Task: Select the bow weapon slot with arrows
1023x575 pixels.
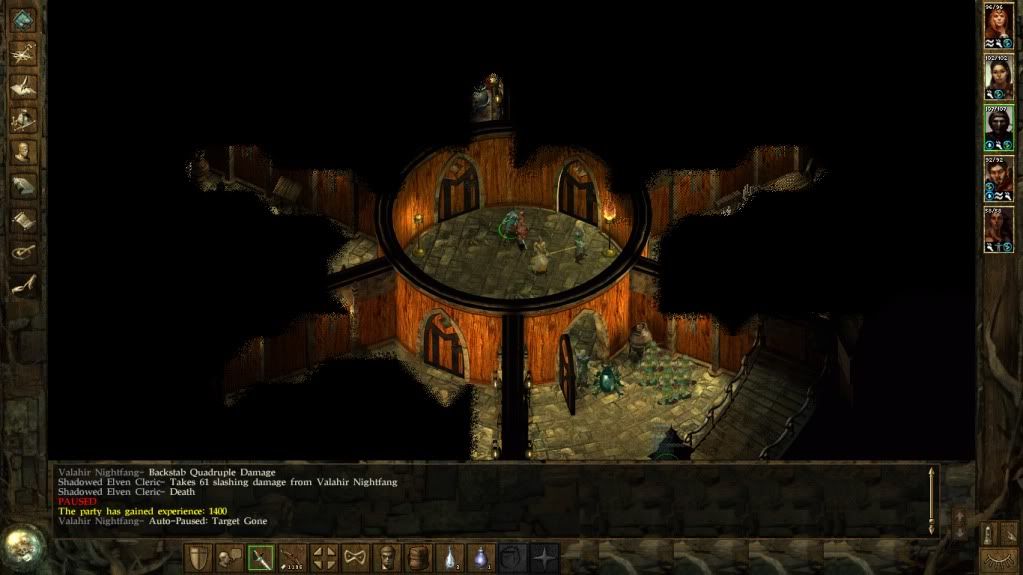Action: (x=292, y=558)
